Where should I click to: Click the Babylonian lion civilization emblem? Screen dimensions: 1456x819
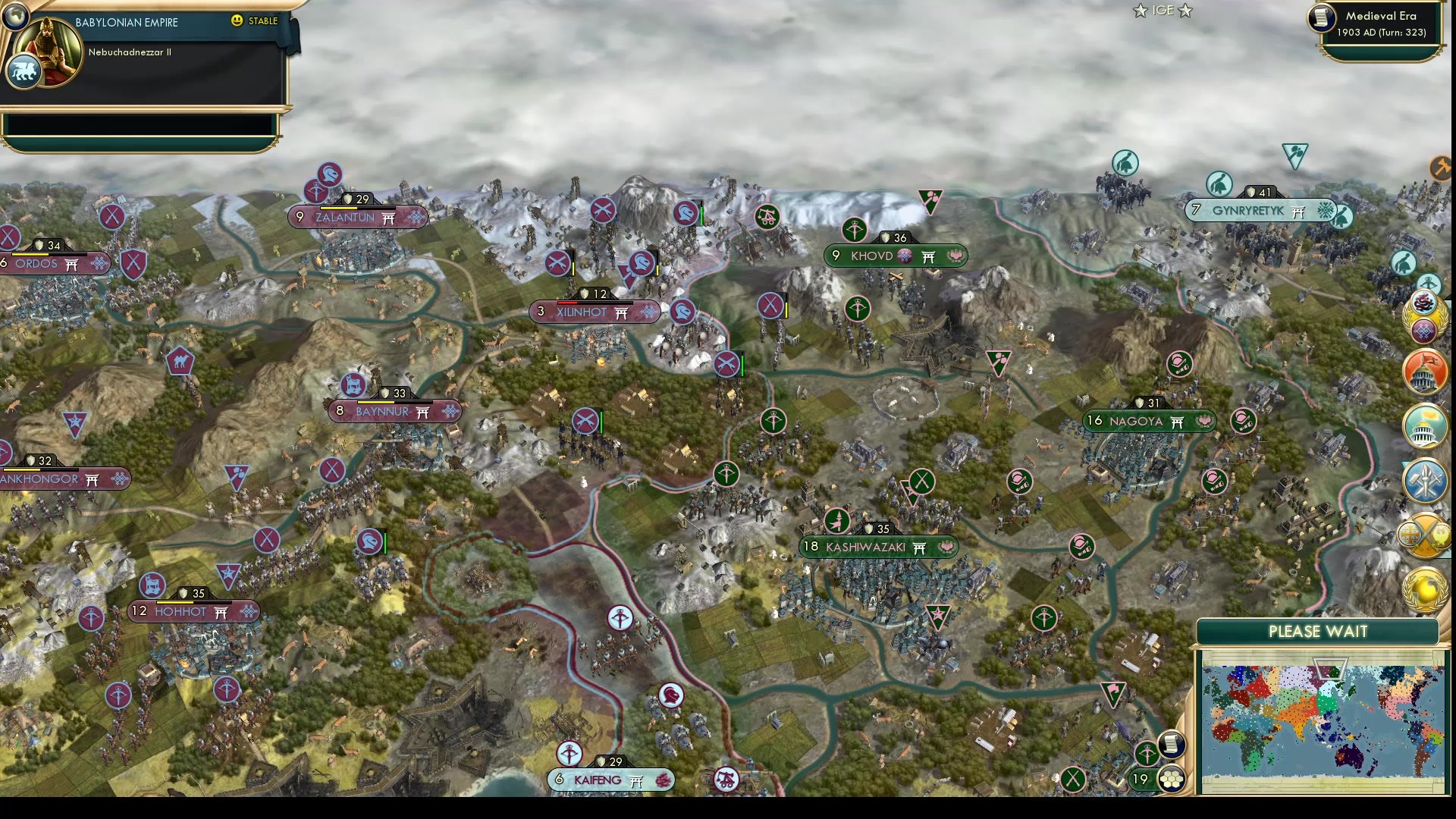pyautogui.click(x=23, y=71)
